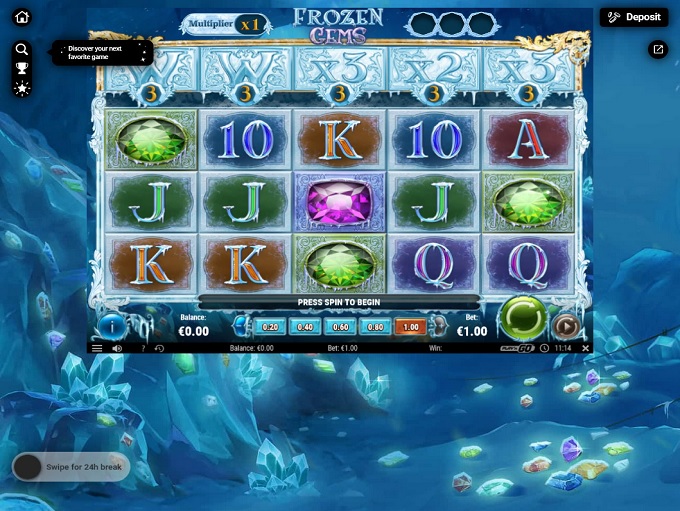Spin the reels with the green button
The image size is (680, 511).
(x=521, y=319)
